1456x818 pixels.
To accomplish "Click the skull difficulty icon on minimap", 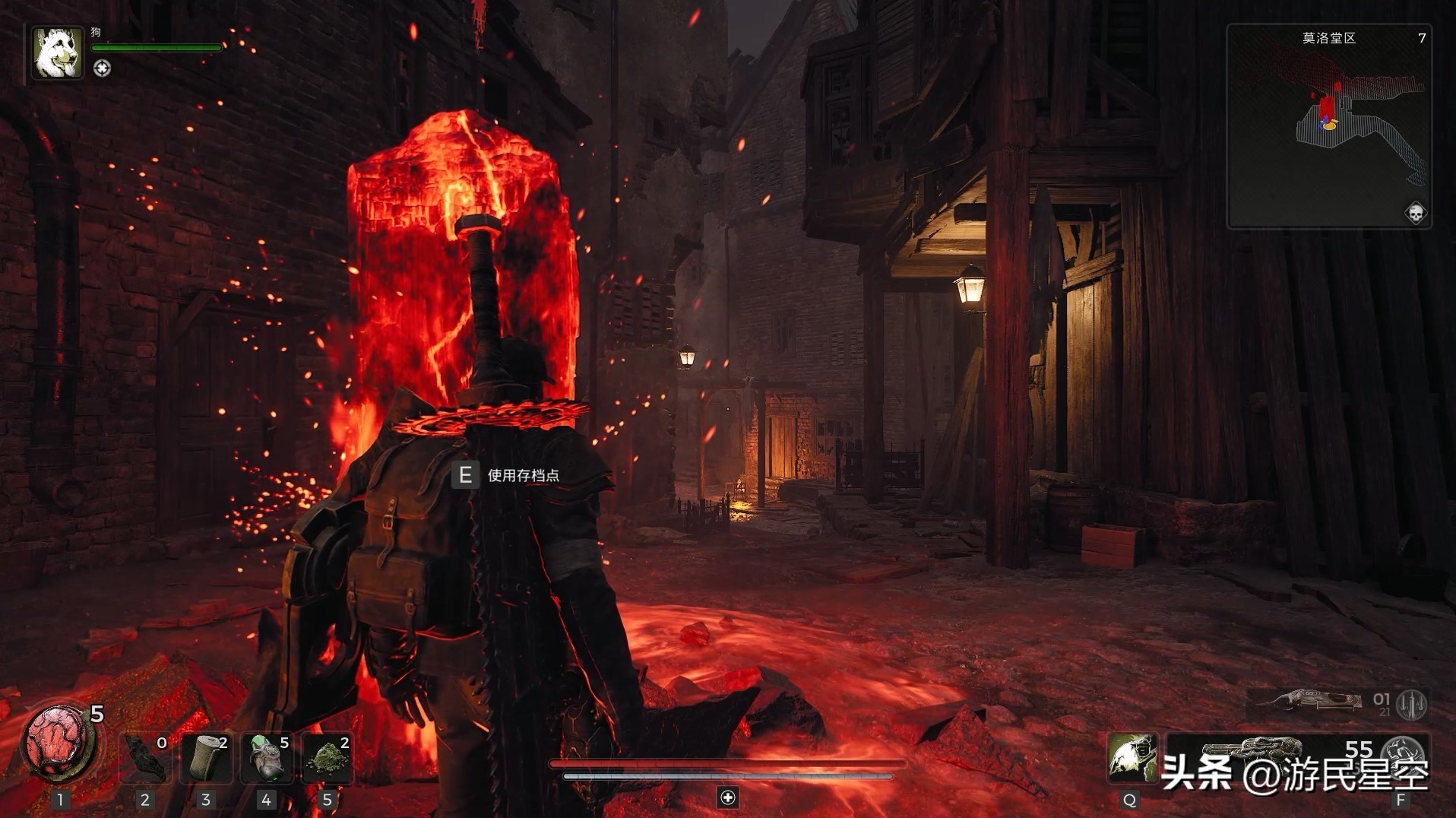I will coord(1415,214).
